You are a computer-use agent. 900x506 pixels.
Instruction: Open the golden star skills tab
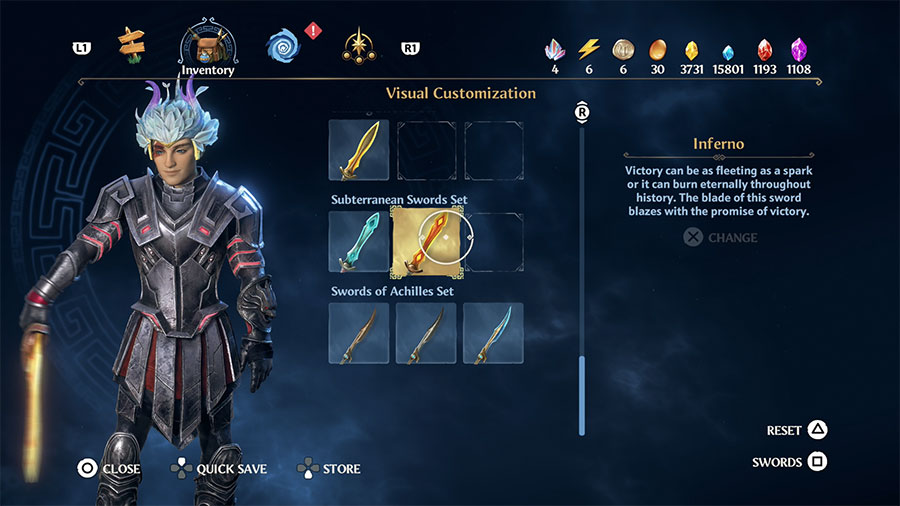358,45
